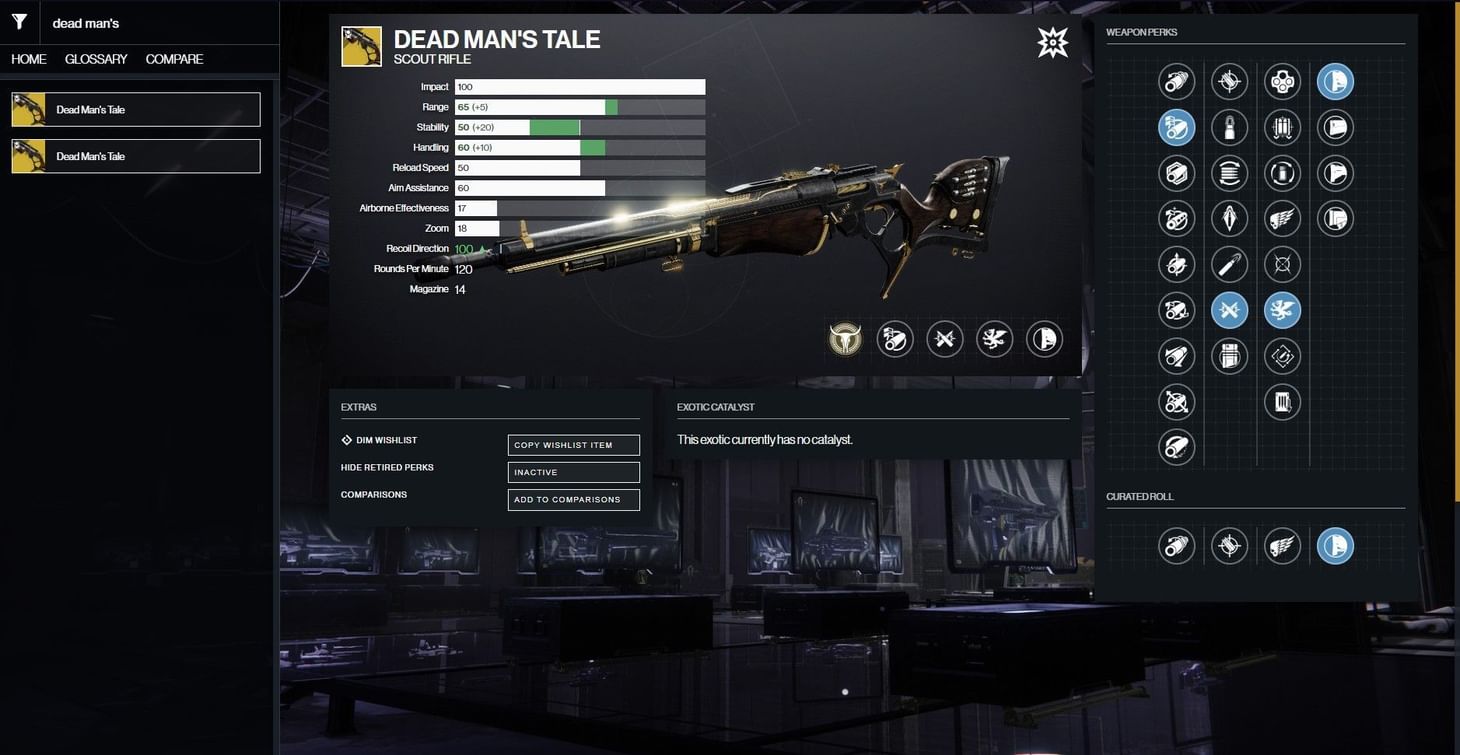Click the DIM Wishlist diamond icon
This screenshot has width=1460, height=755.
[x=345, y=439]
